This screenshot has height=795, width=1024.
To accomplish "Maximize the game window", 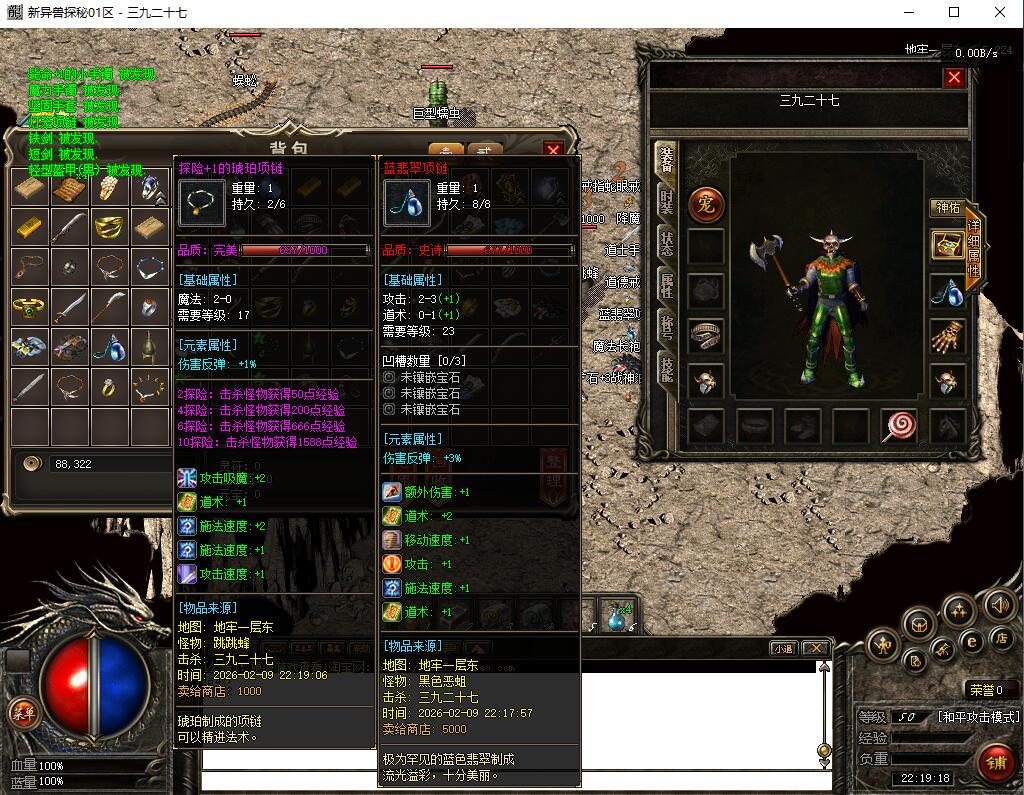I will coord(953,13).
